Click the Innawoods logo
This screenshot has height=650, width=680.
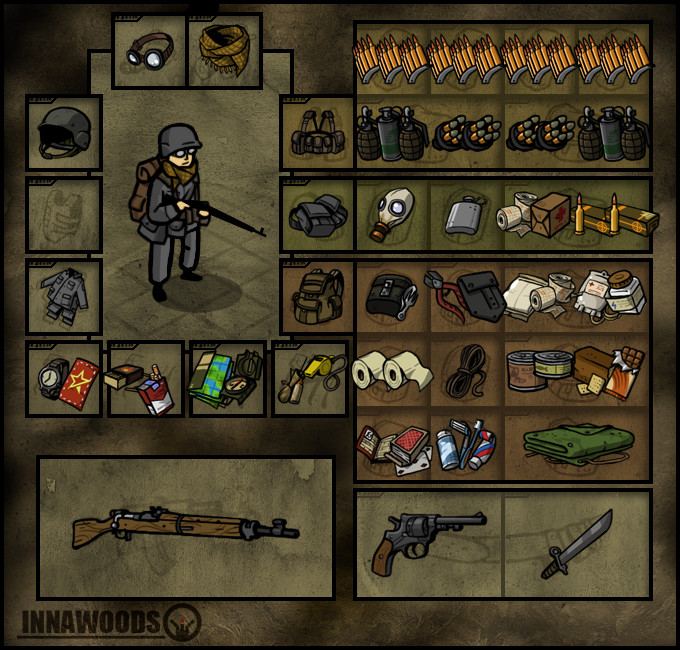110,622
